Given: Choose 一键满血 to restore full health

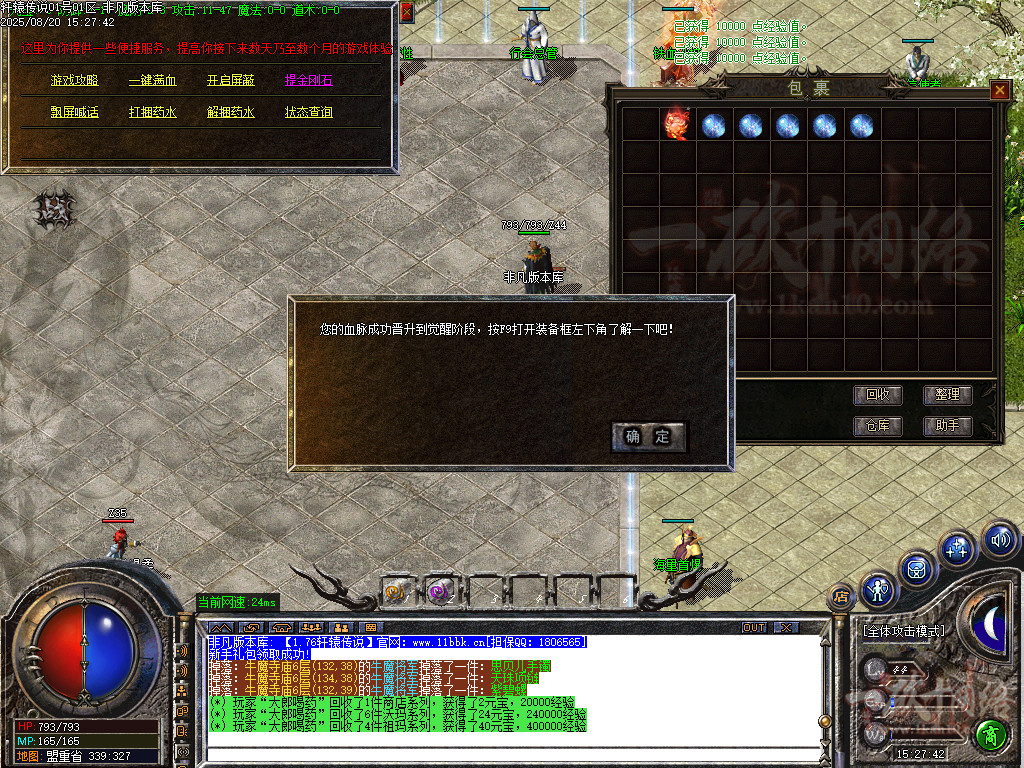Looking at the screenshot, I should [153, 81].
